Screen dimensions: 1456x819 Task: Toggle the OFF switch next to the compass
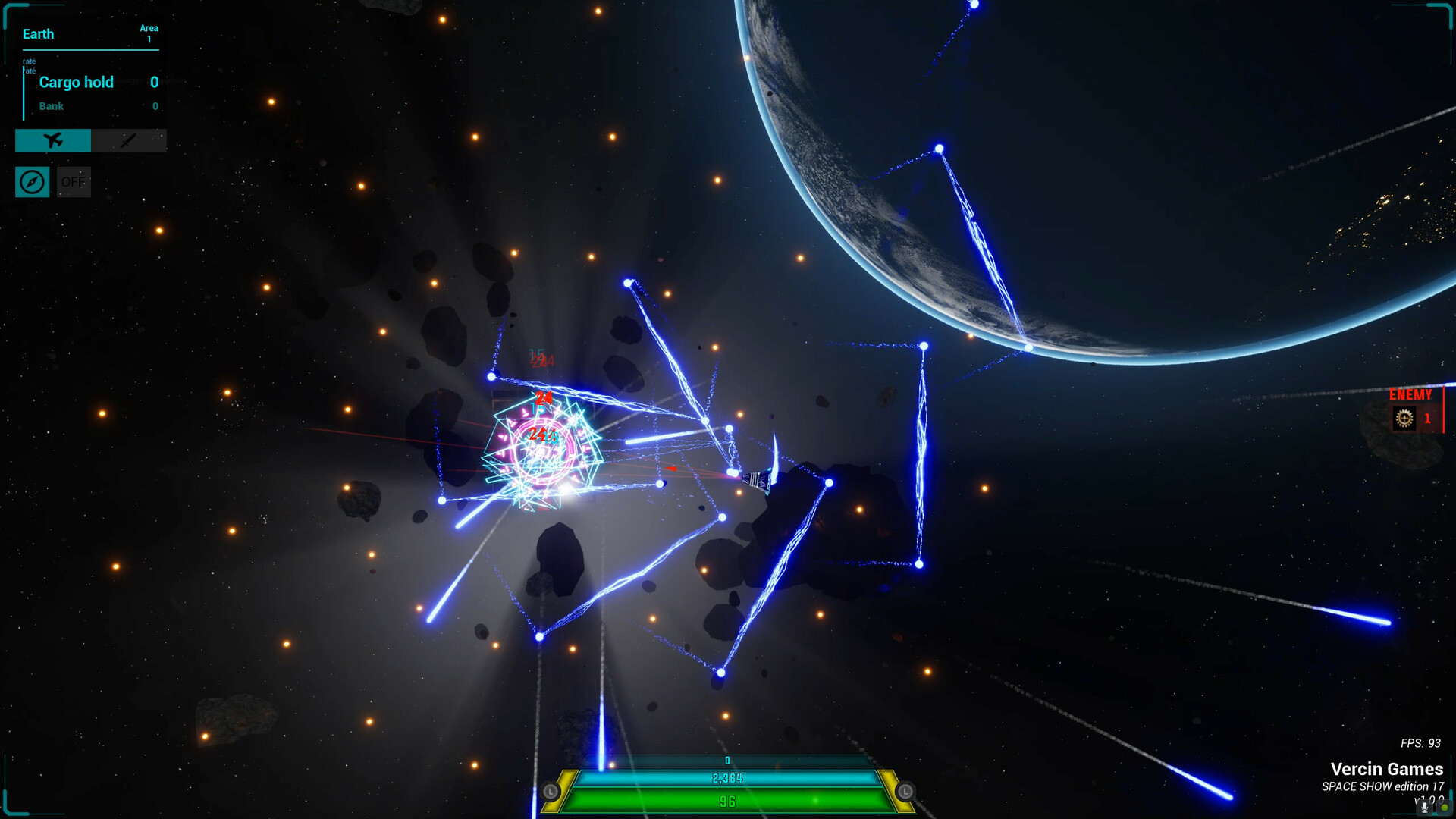pos(73,181)
